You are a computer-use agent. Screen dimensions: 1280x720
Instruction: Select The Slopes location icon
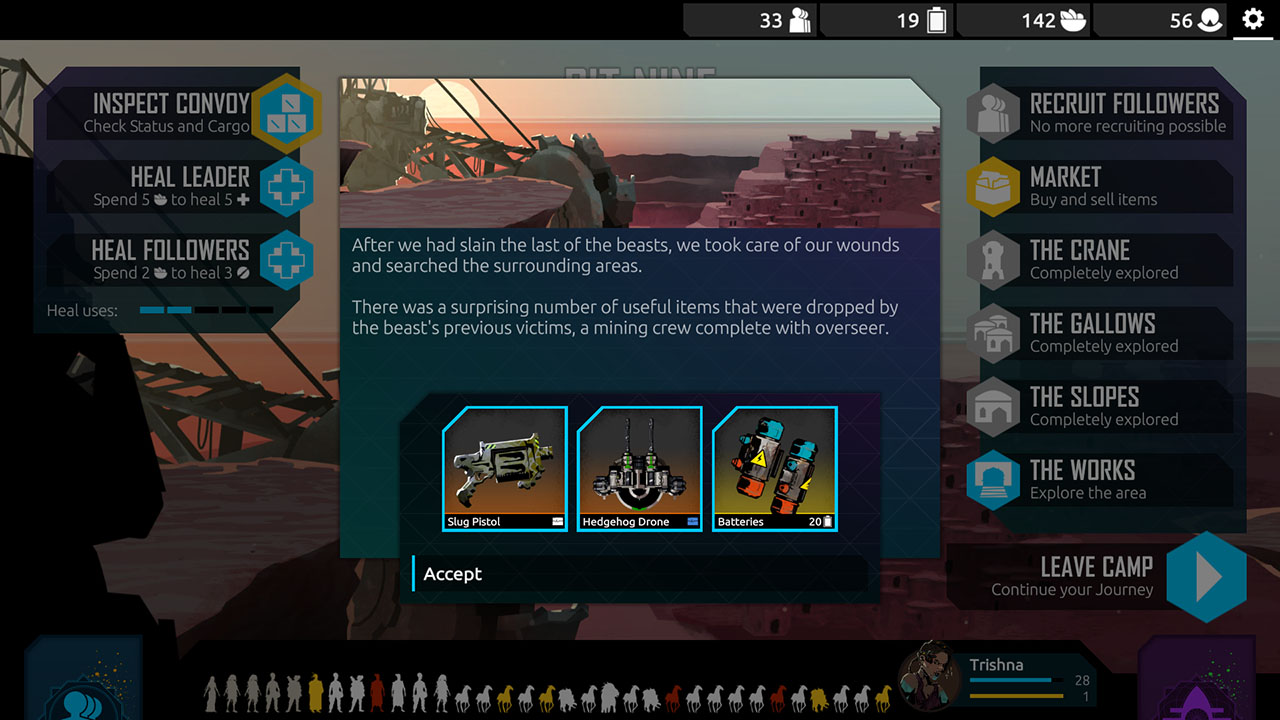(993, 407)
